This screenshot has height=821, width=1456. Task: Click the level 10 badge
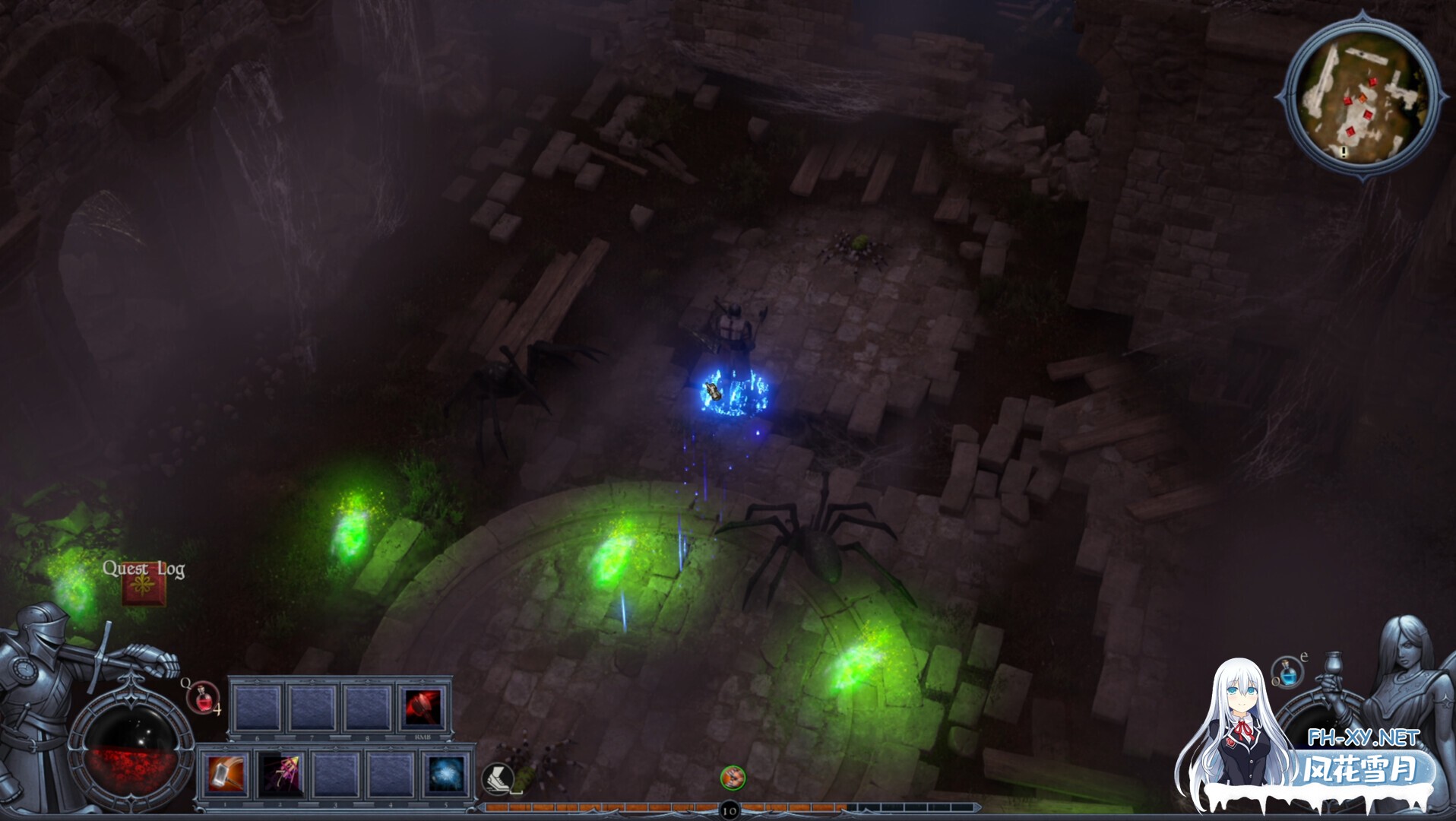pyautogui.click(x=729, y=811)
